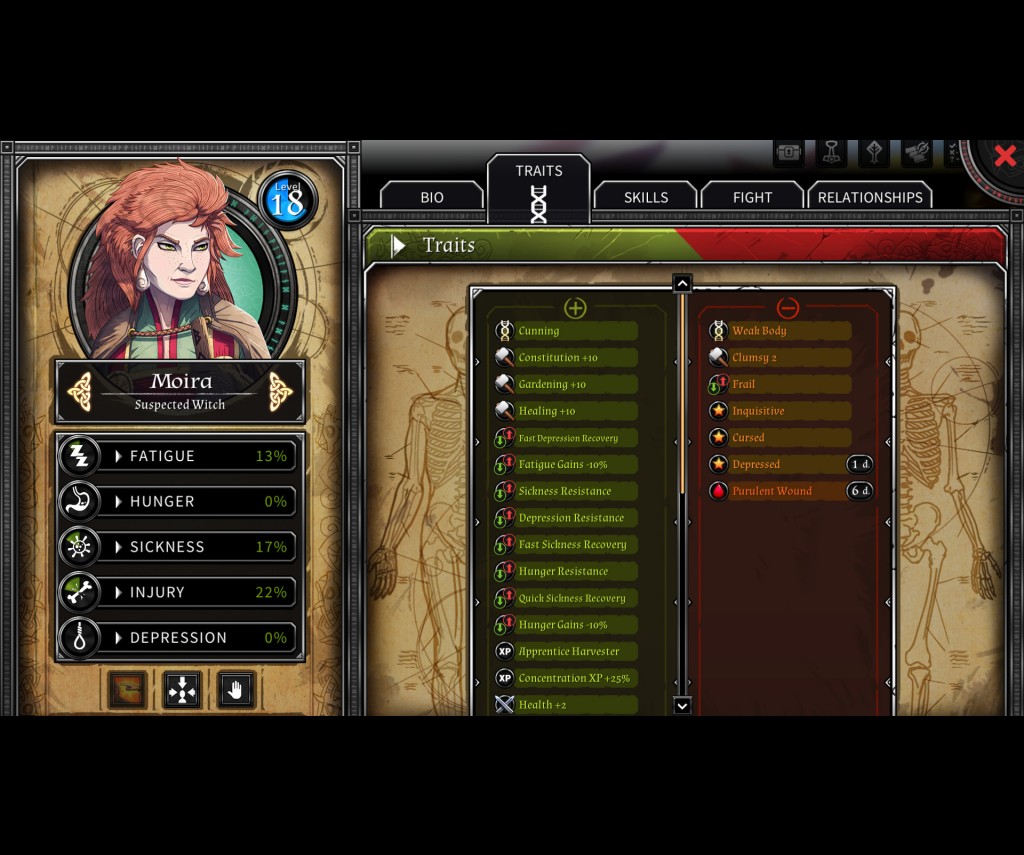Screen dimensions: 1024x855
Task: Collapse the Traits section header arrow
Action: [398, 246]
